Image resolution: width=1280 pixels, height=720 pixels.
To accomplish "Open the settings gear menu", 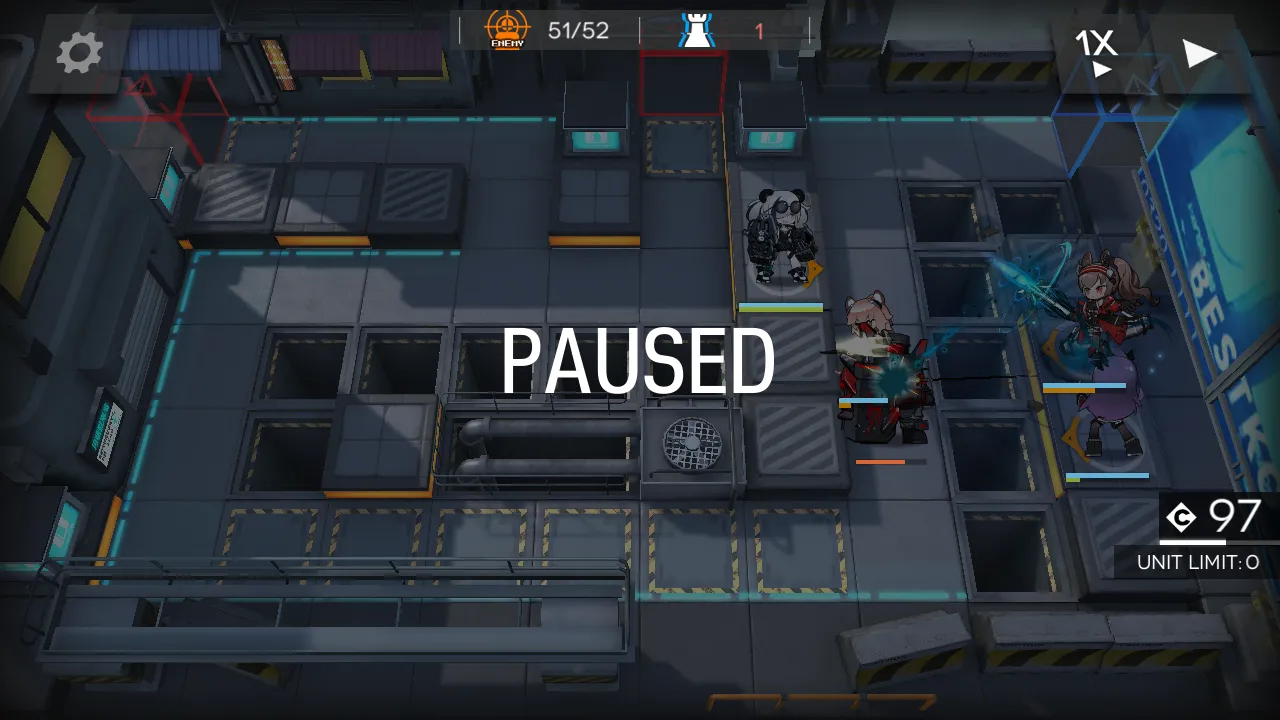I will (x=79, y=53).
